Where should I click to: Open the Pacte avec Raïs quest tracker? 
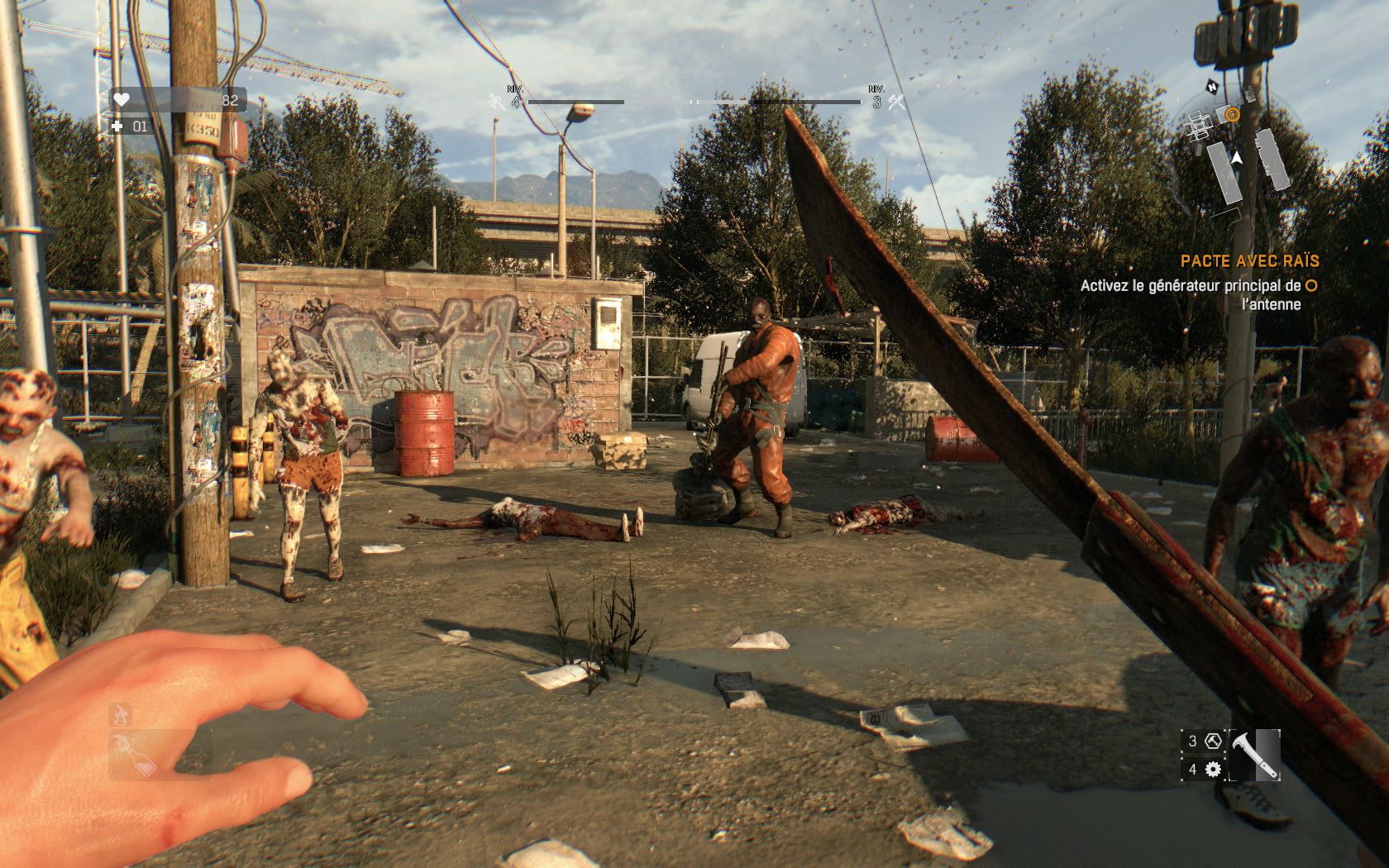1249,260
